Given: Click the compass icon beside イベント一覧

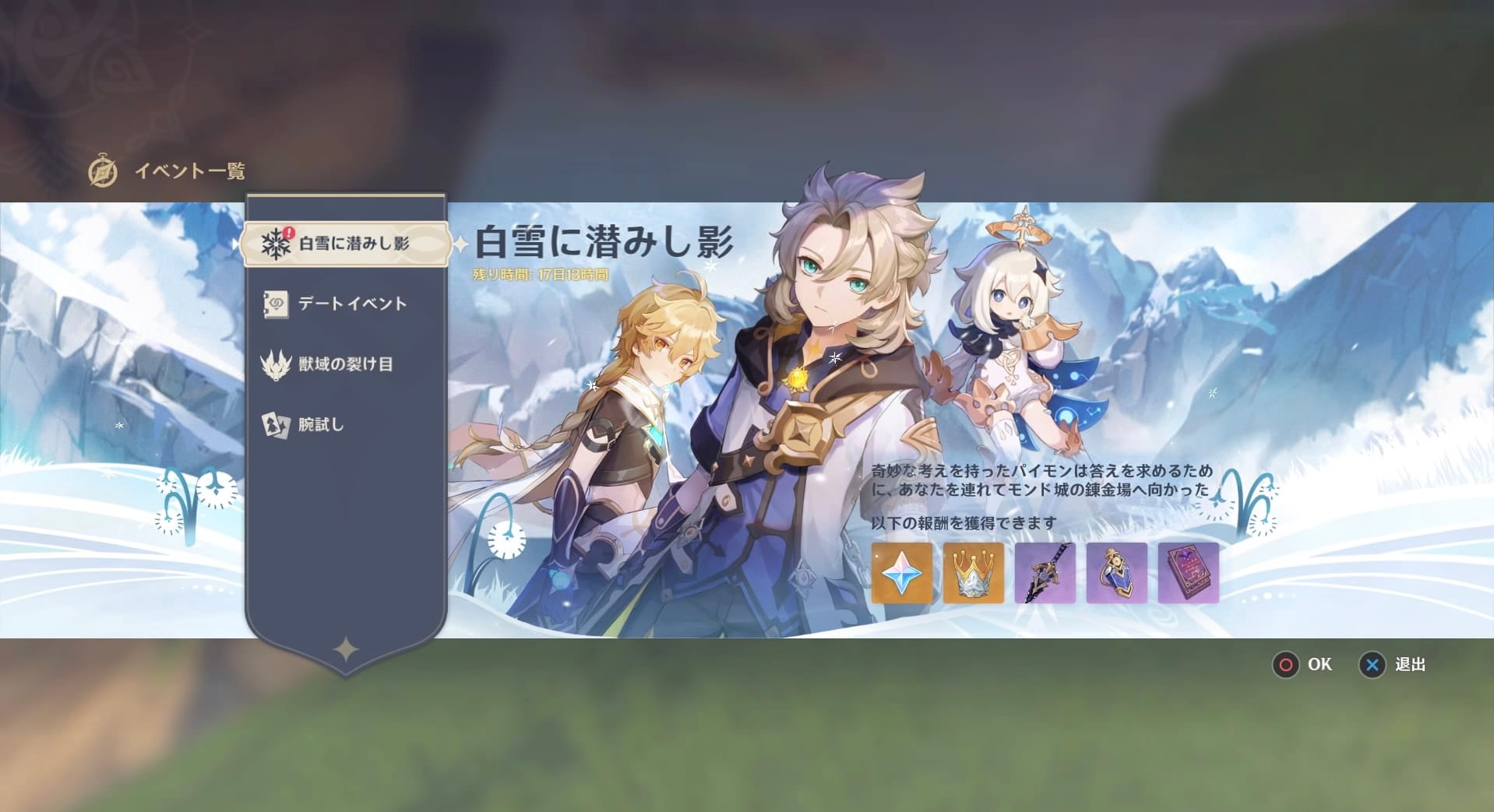Looking at the screenshot, I should point(105,170).
